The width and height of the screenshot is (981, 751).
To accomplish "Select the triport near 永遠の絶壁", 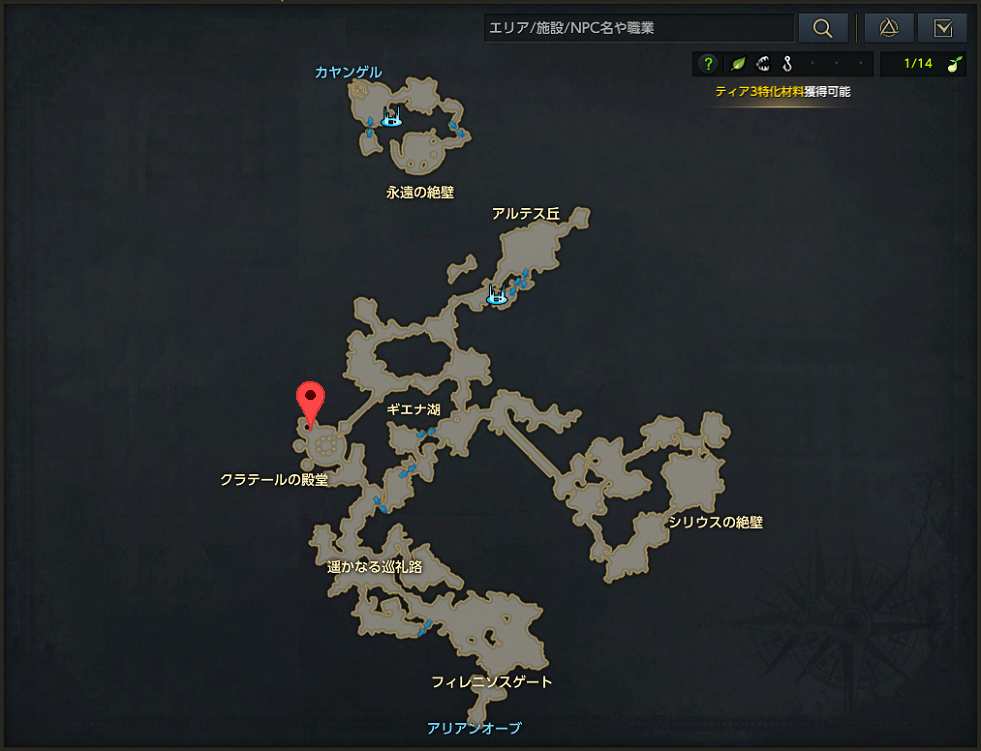I will coord(391,119).
